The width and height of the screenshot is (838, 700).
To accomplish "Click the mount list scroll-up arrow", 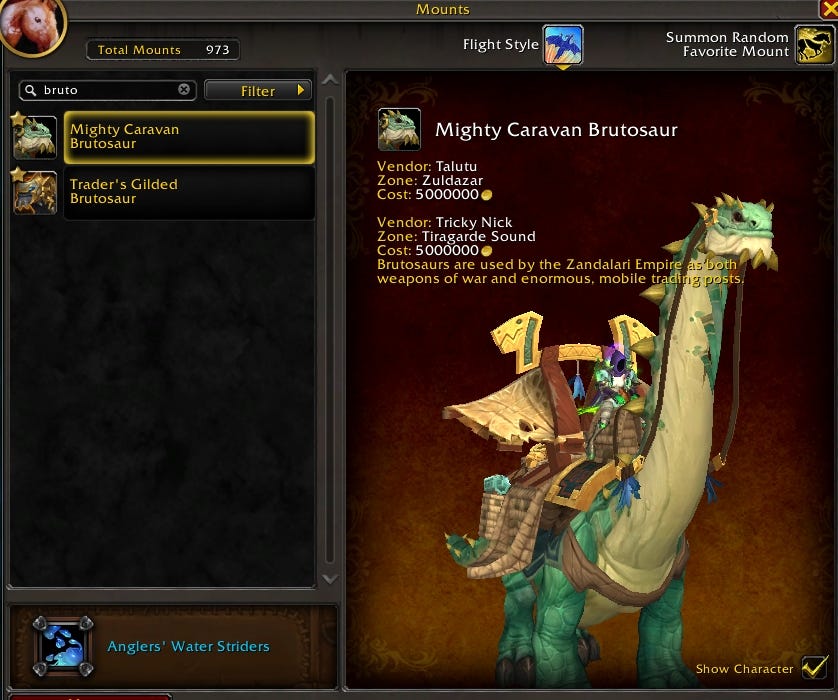I will pyautogui.click(x=329, y=82).
